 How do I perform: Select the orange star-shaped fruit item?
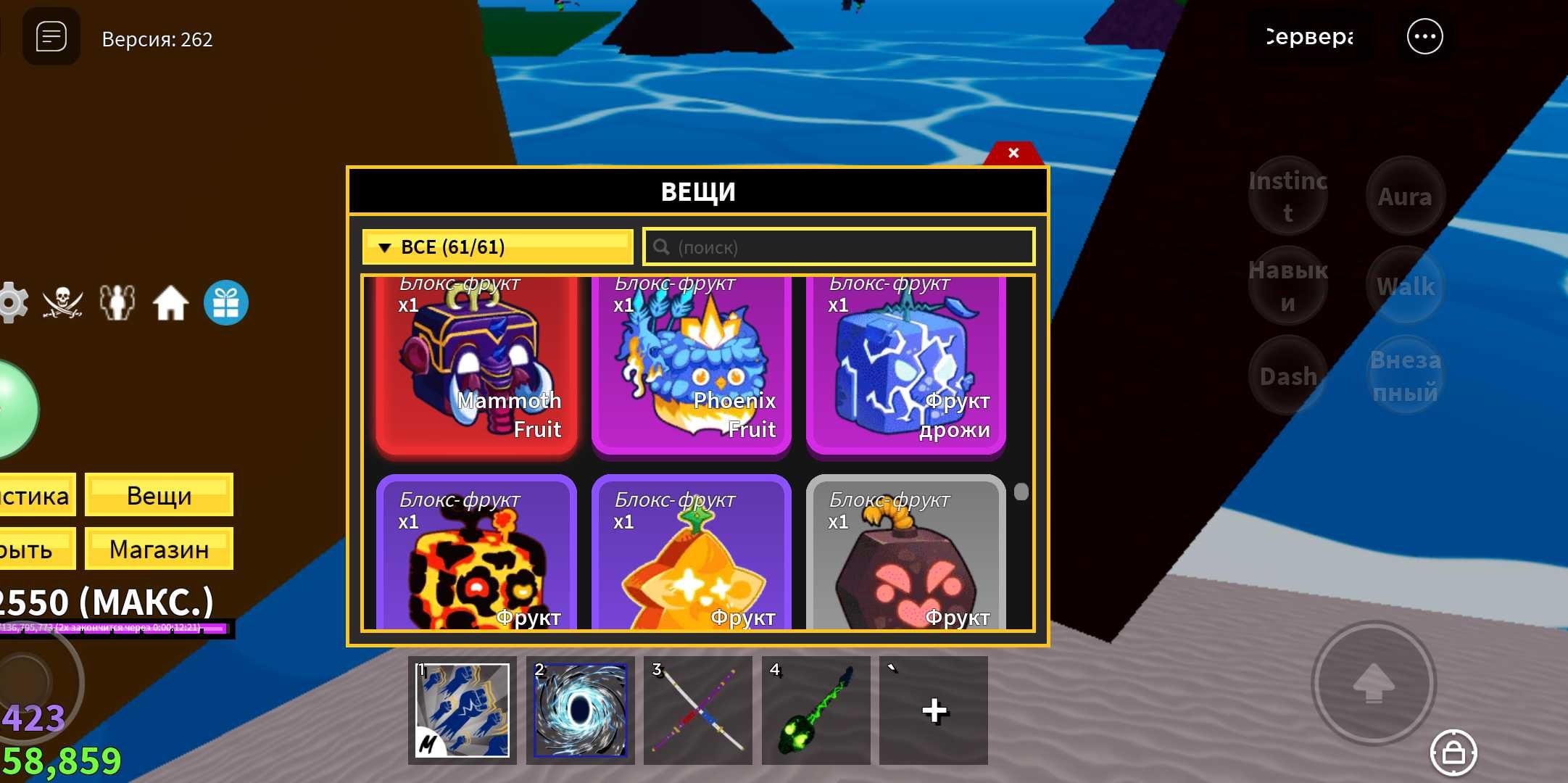click(691, 555)
